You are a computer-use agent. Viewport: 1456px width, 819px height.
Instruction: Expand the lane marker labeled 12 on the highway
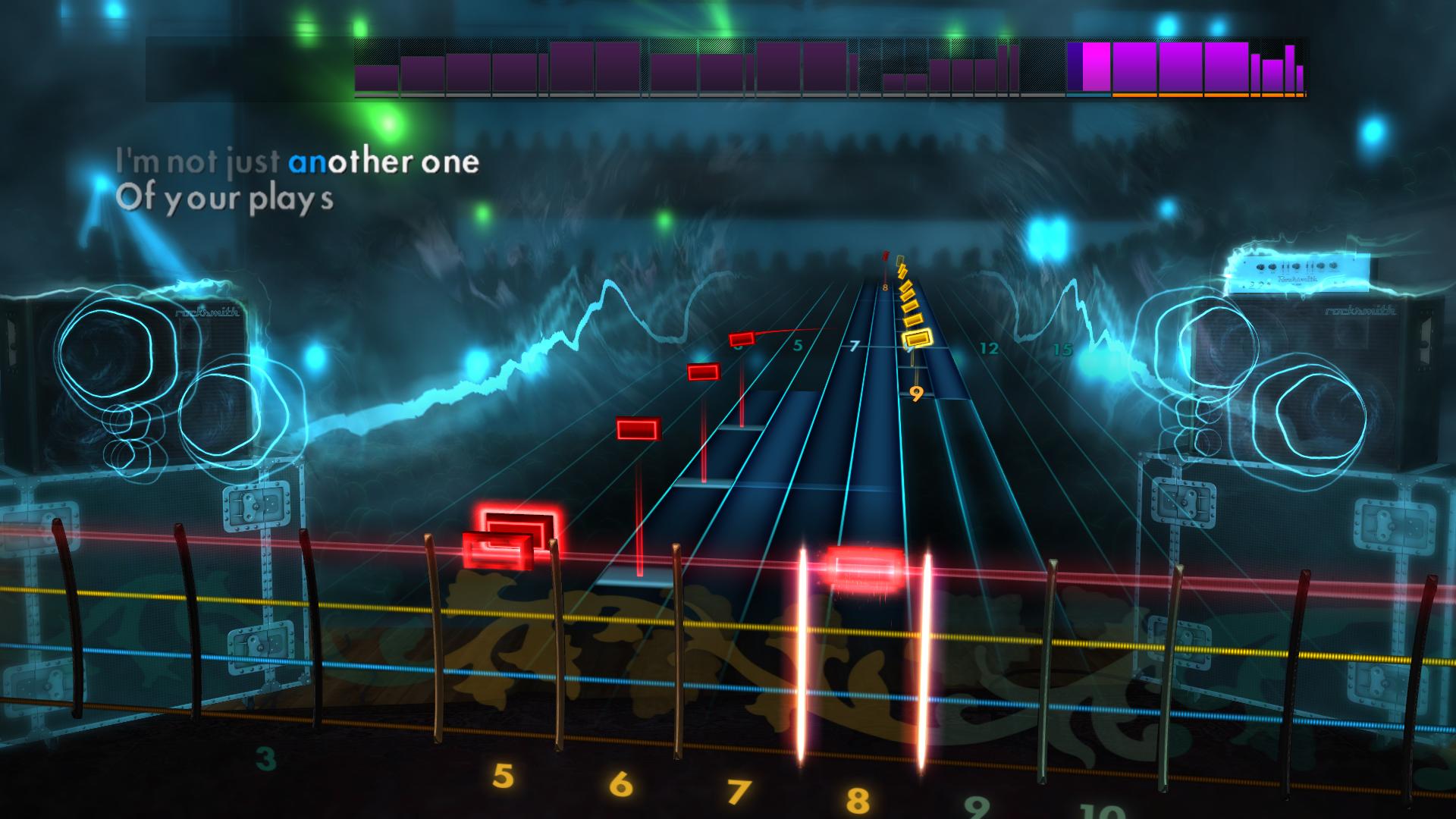click(987, 349)
